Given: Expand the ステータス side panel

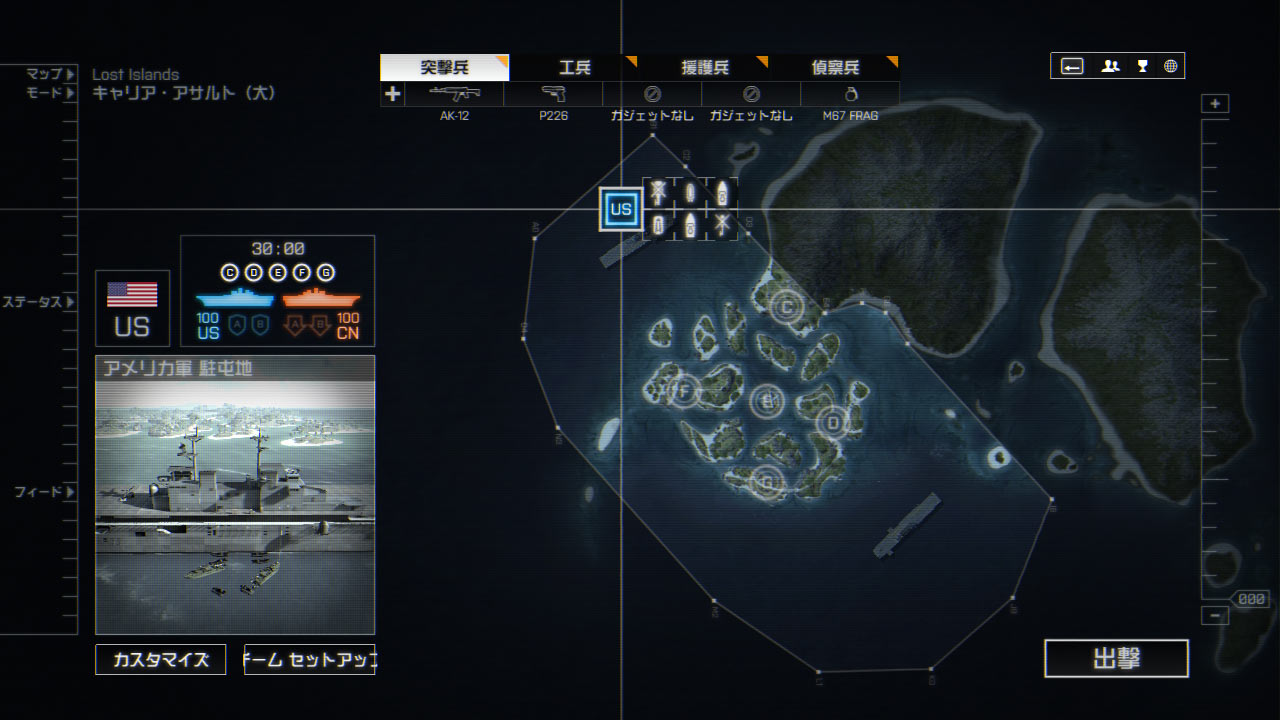Looking at the screenshot, I should point(38,302).
